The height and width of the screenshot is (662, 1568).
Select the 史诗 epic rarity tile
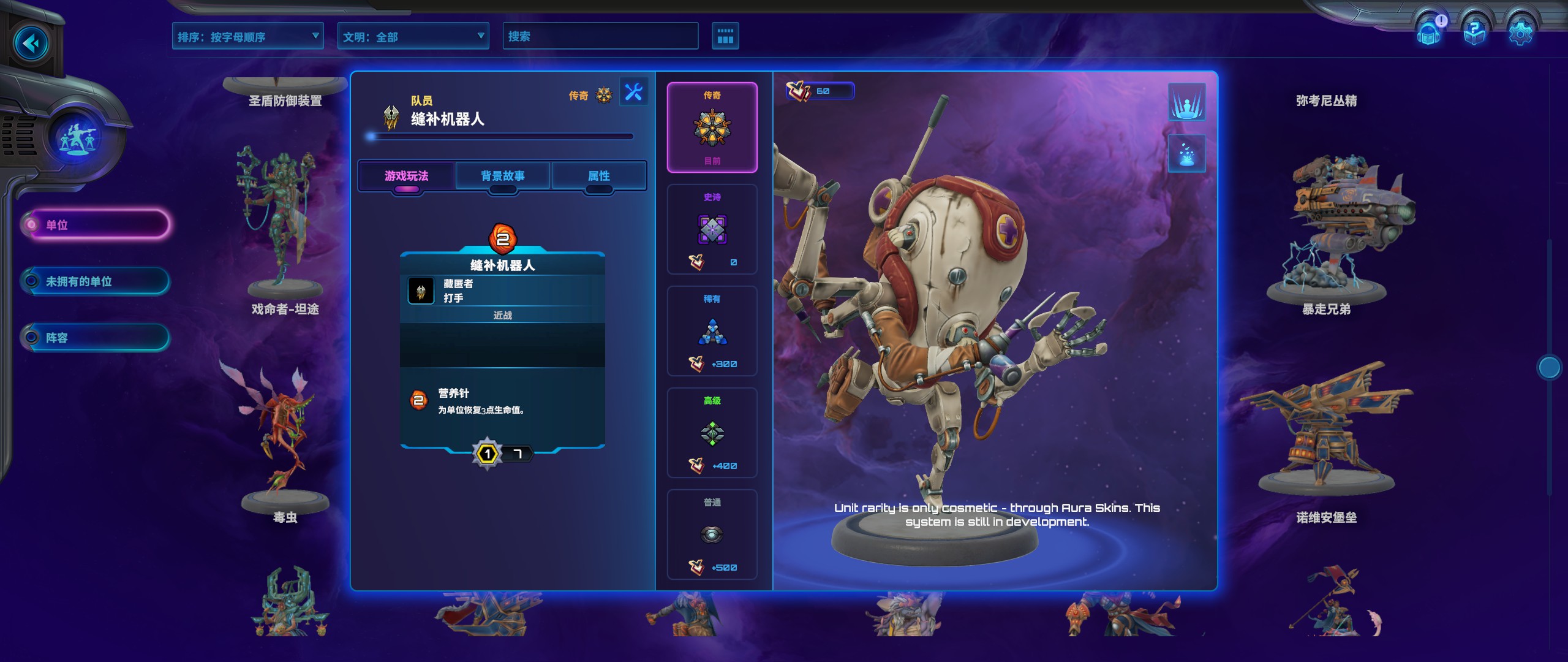(712, 229)
